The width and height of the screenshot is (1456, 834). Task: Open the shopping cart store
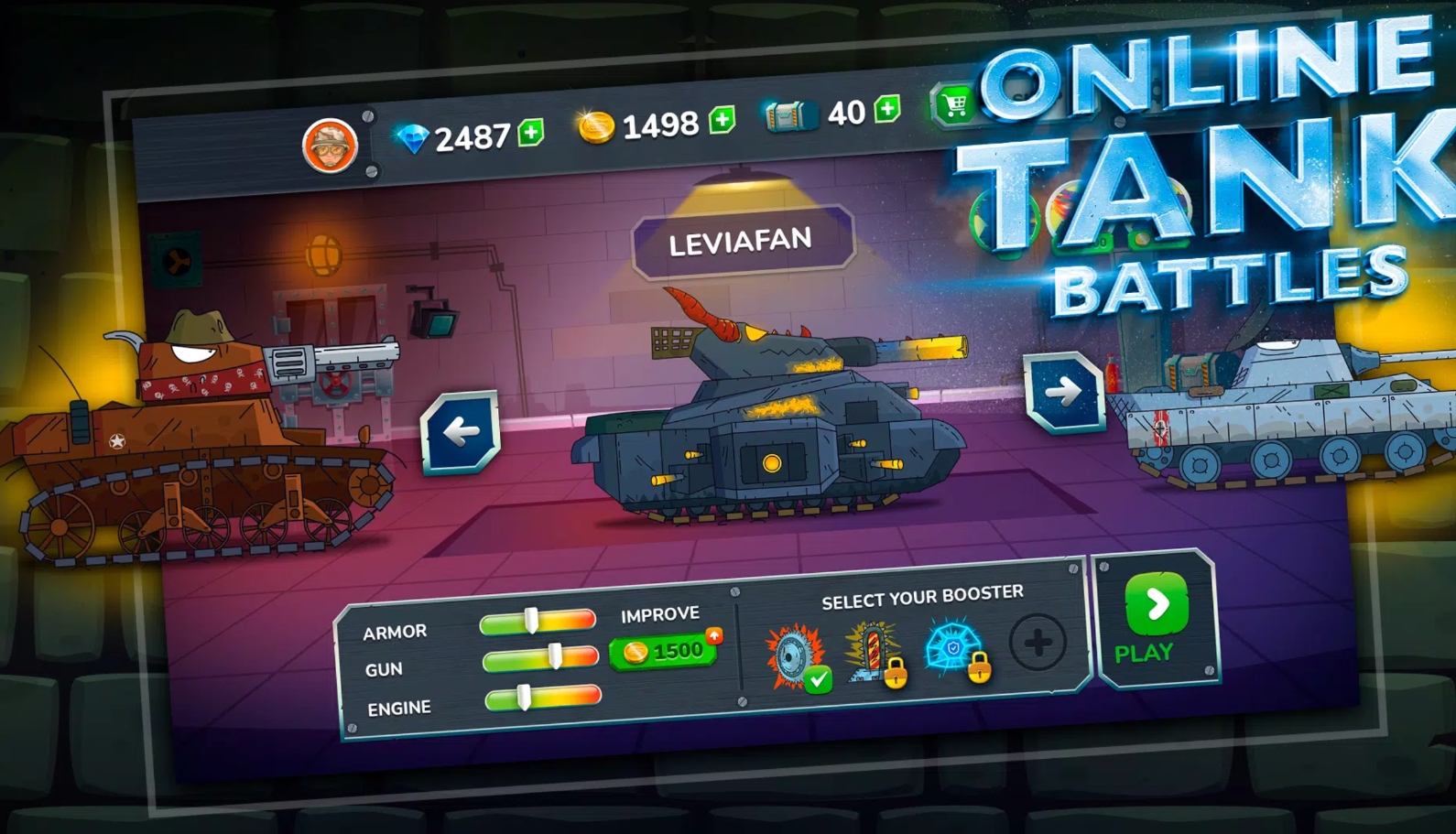(953, 104)
